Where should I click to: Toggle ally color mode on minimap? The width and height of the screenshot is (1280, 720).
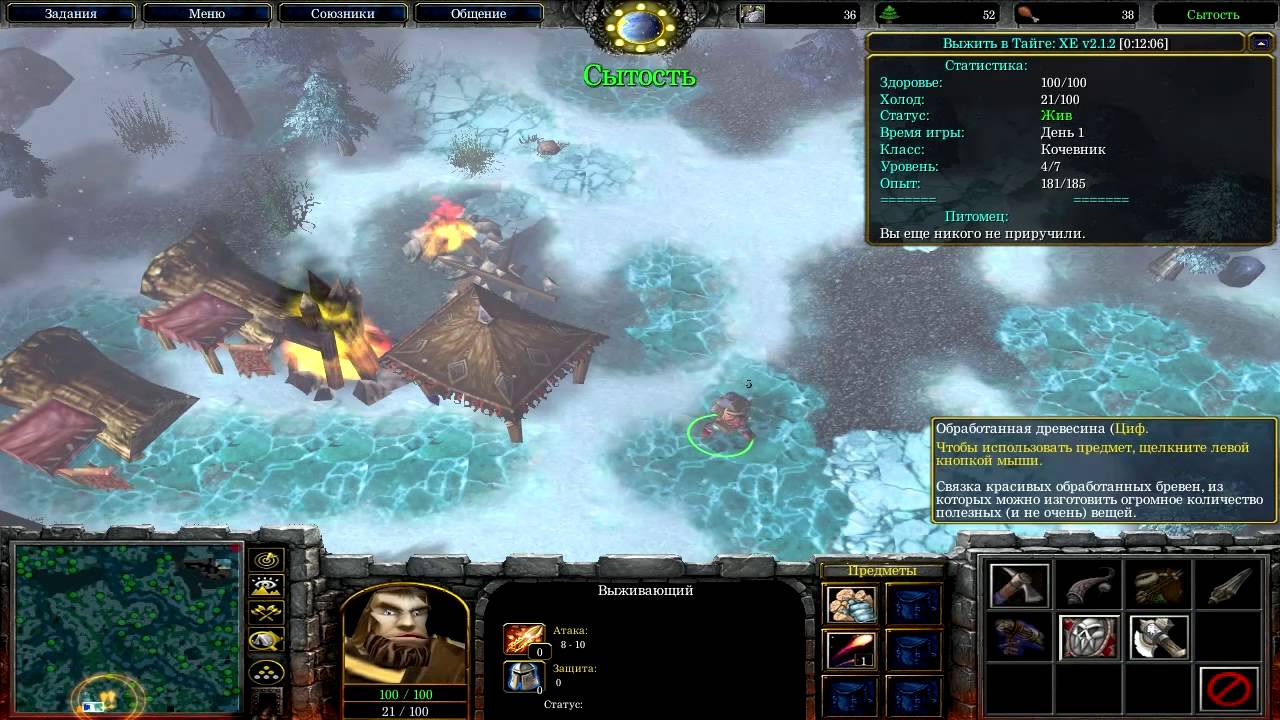click(268, 614)
